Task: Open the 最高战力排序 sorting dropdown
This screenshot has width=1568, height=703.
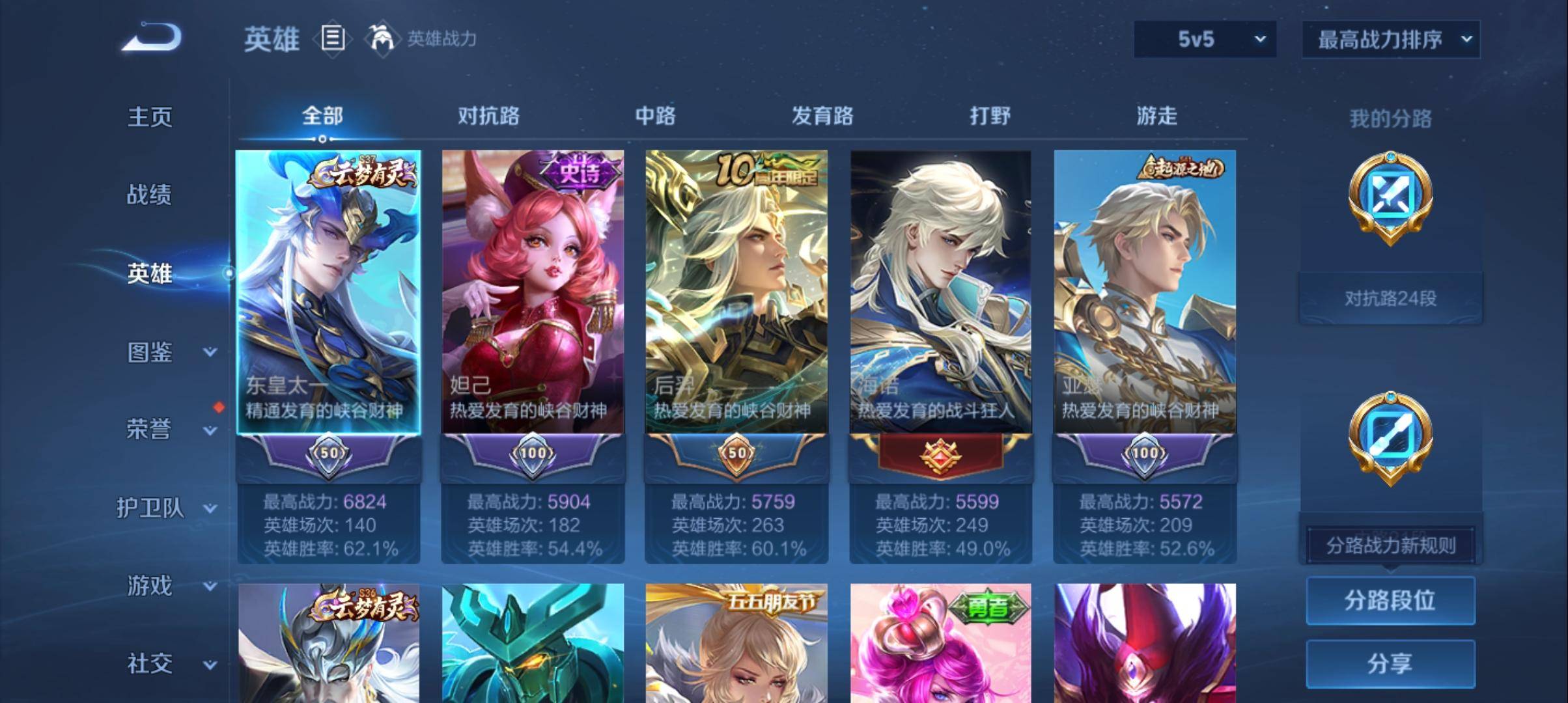Action: (1390, 39)
